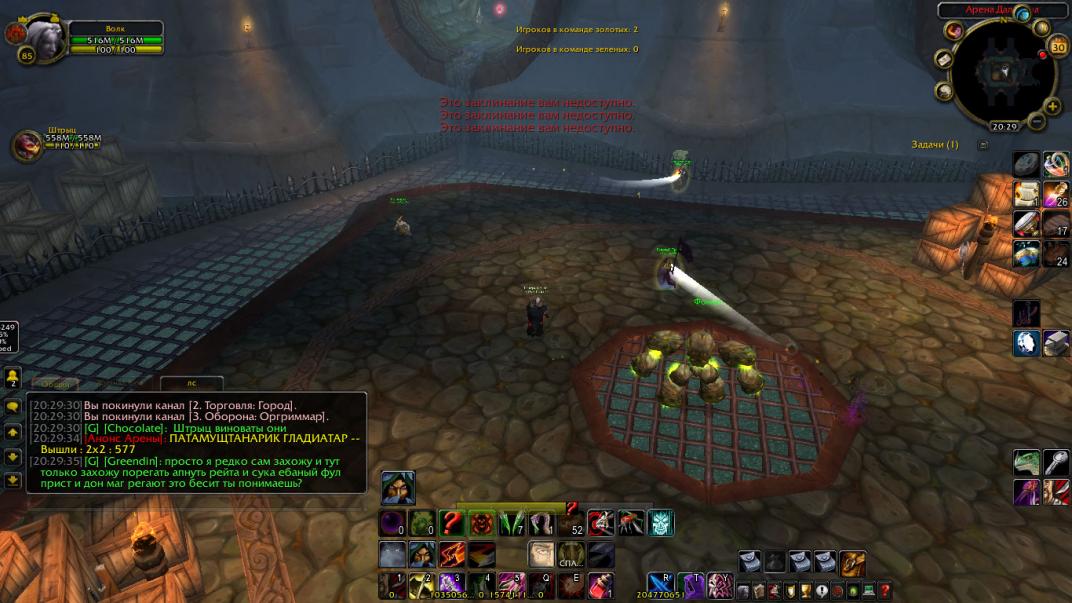1072x603 pixels.
Task: Activate the yellow slash ability on key 2
Action: [x=420, y=585]
